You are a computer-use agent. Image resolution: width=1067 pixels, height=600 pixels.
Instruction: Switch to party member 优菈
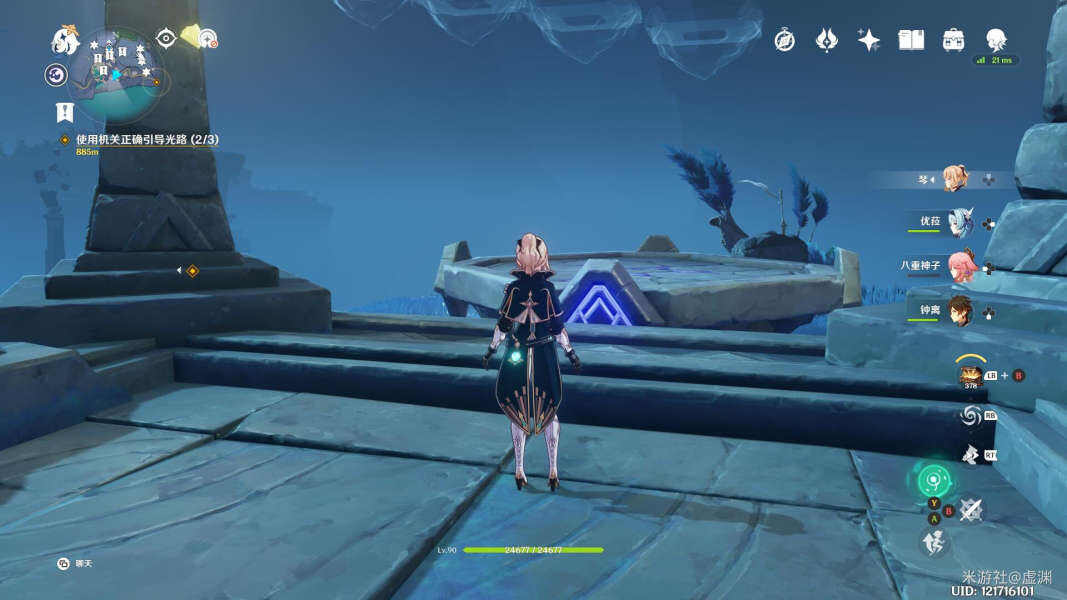960,222
